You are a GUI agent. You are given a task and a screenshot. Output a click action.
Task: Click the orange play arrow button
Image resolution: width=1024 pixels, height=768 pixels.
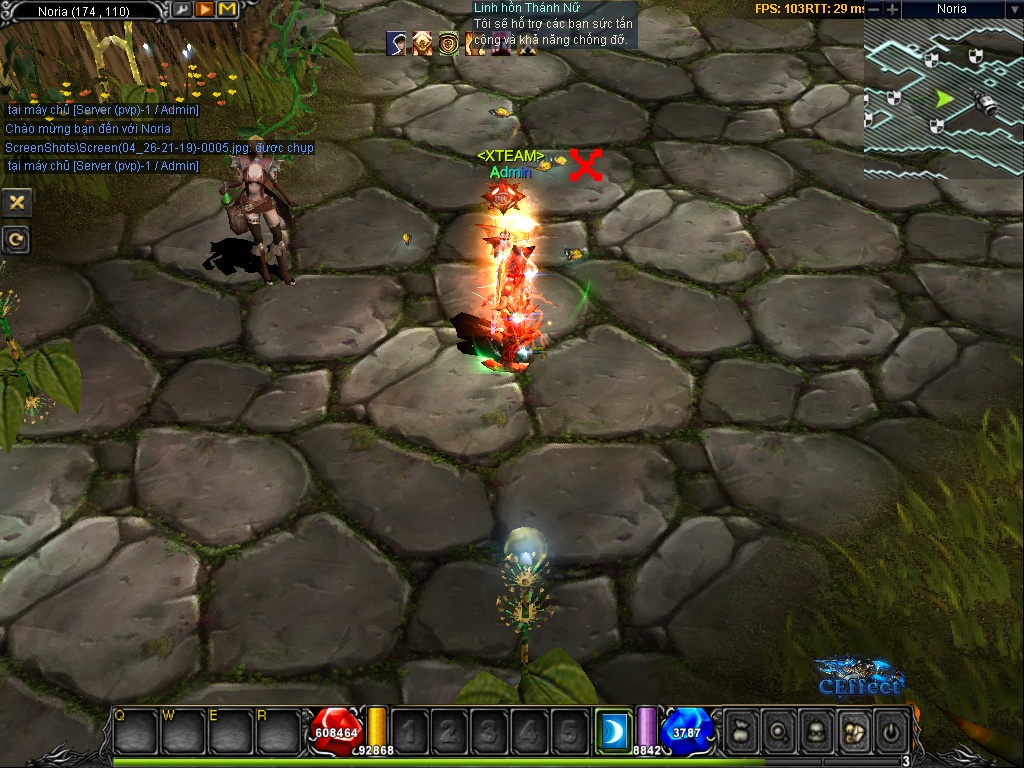pos(204,10)
